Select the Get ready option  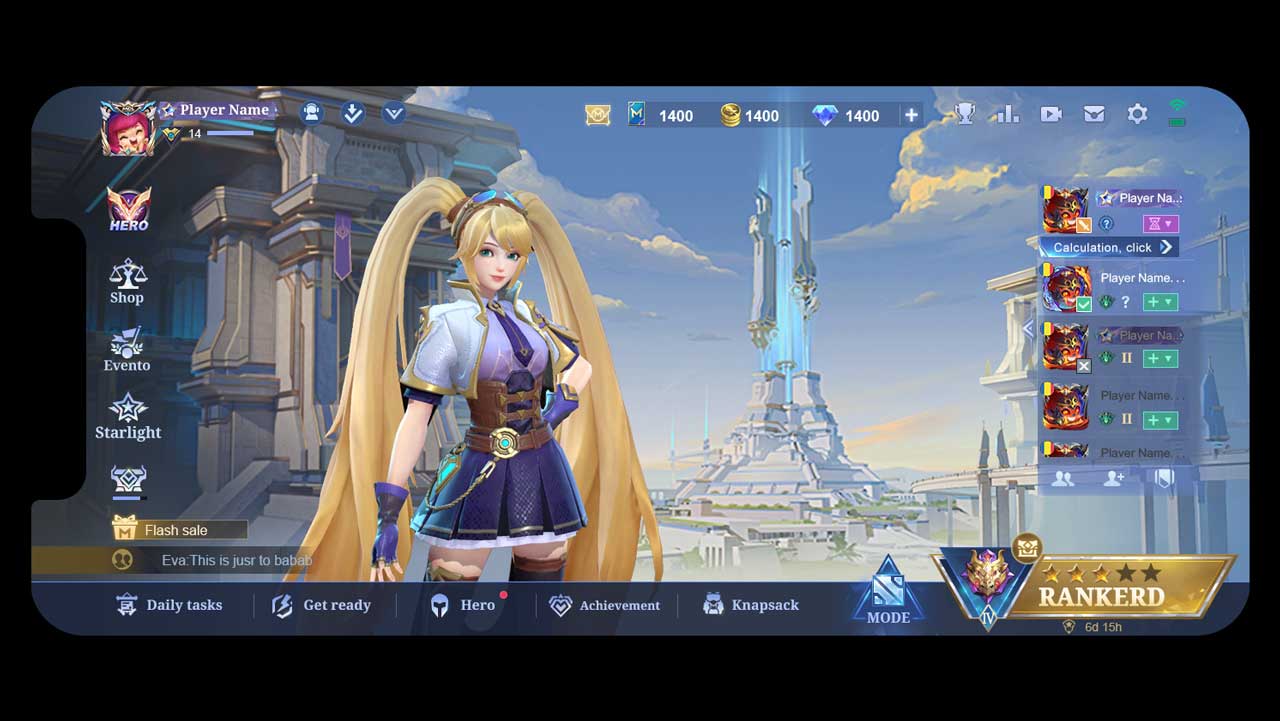pyautogui.click(x=322, y=605)
